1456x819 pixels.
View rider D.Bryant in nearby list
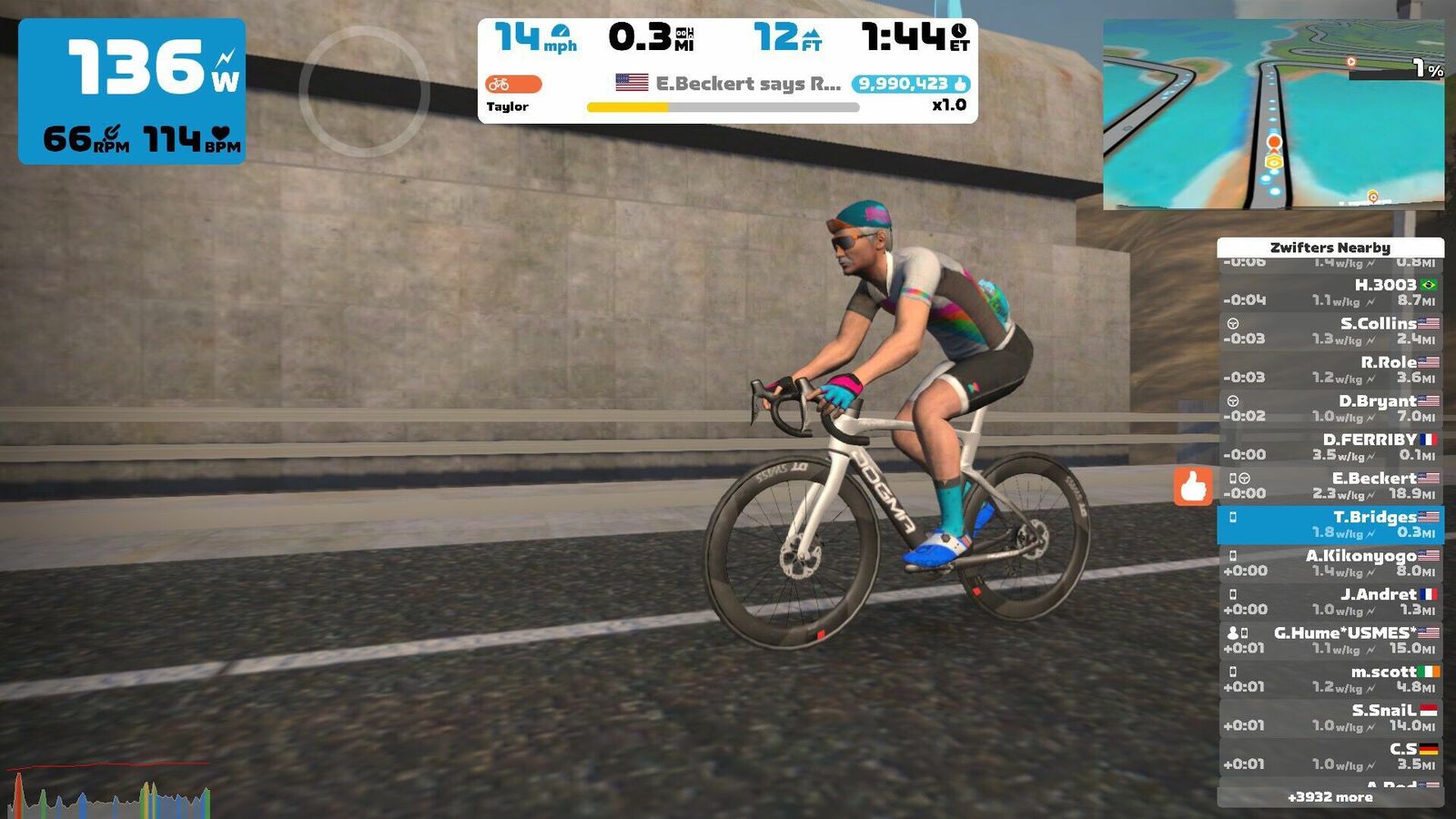point(1330,409)
